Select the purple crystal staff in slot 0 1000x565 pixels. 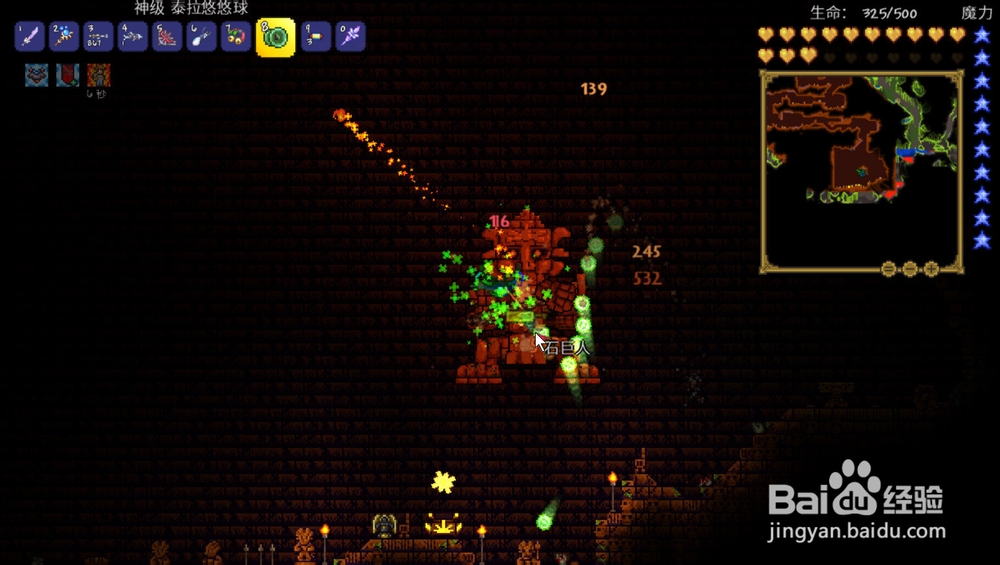tap(350, 38)
